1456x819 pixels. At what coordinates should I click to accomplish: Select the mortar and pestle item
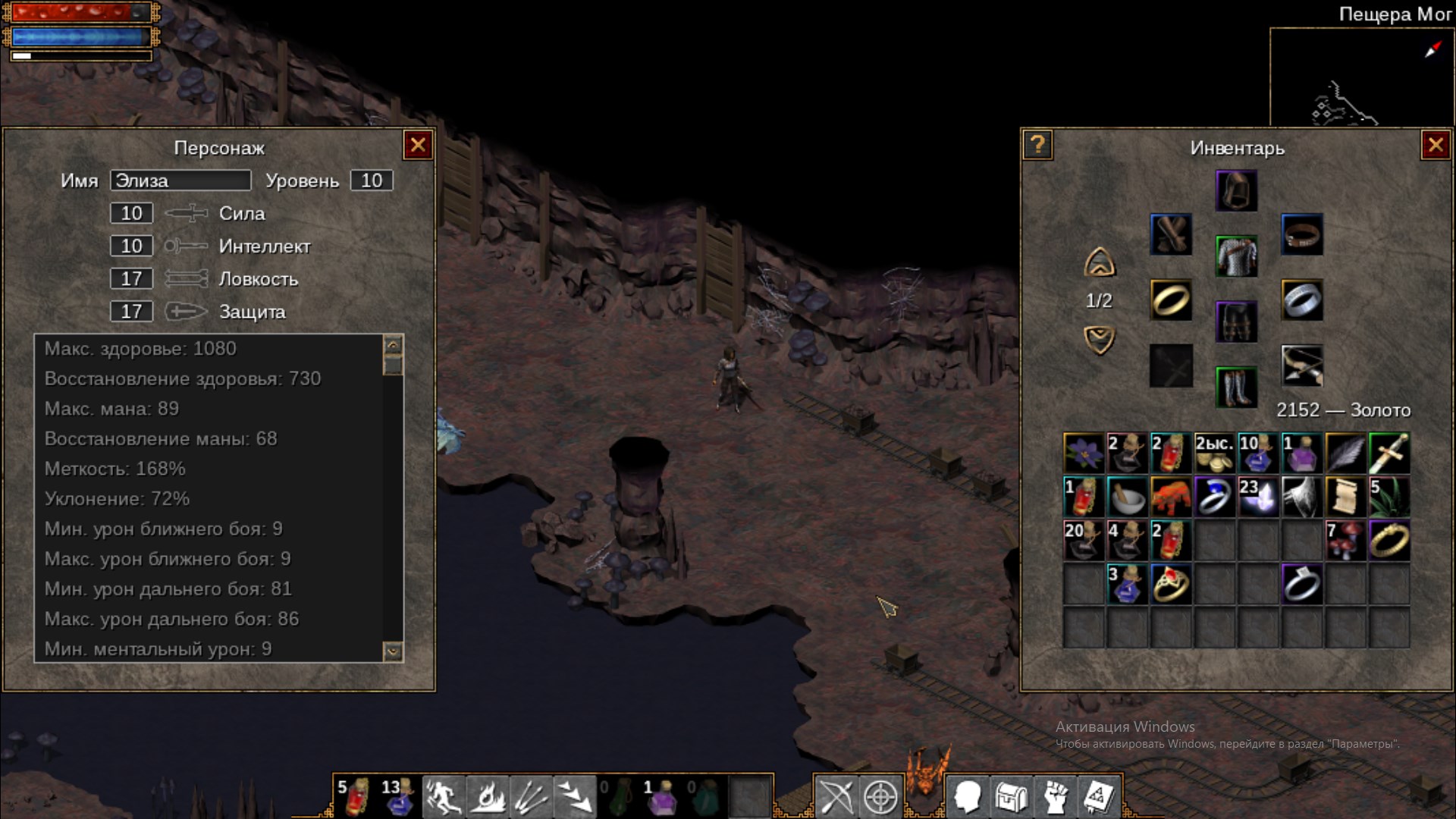point(1127,497)
